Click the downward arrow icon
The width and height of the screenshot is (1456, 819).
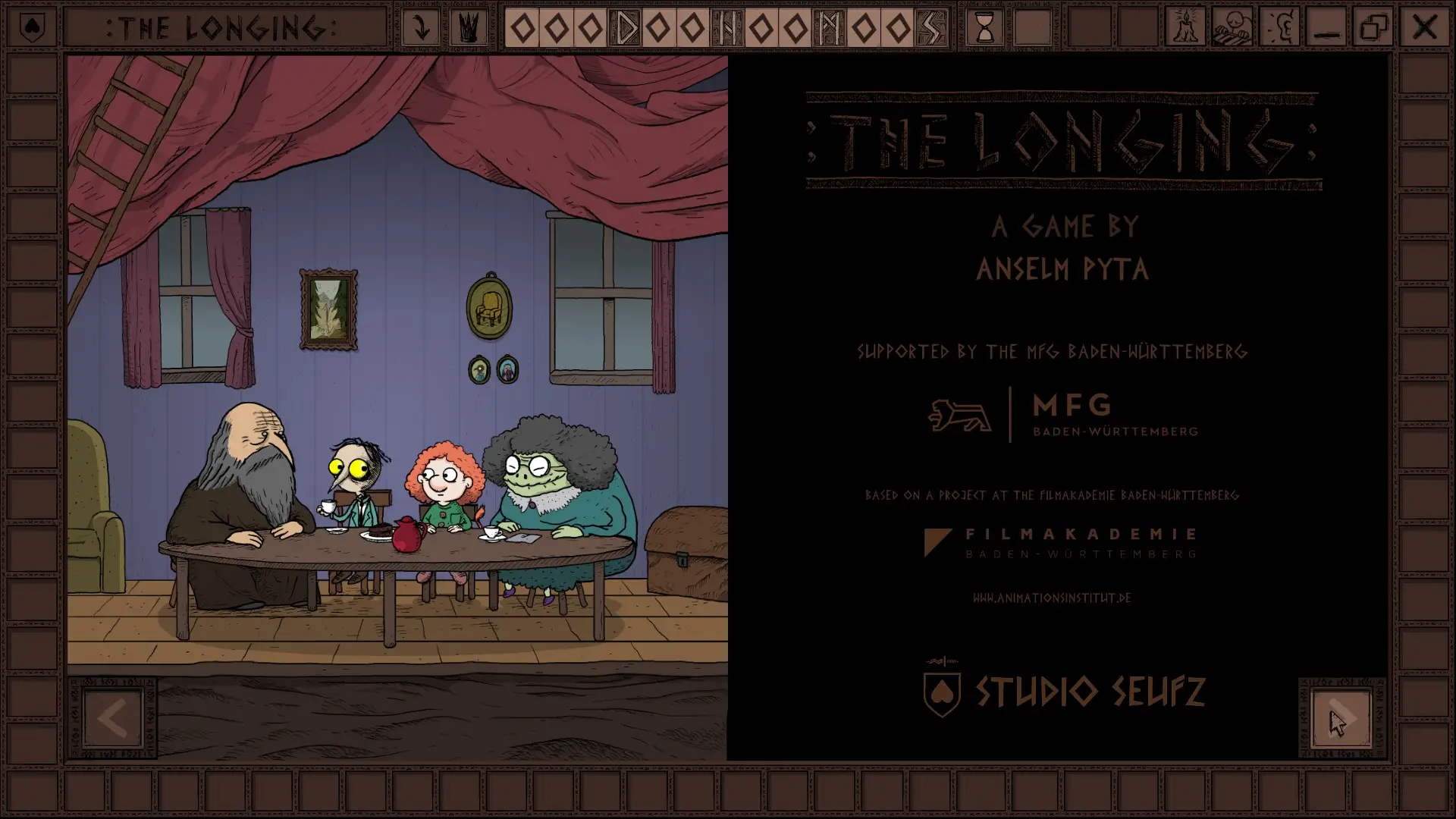421,28
